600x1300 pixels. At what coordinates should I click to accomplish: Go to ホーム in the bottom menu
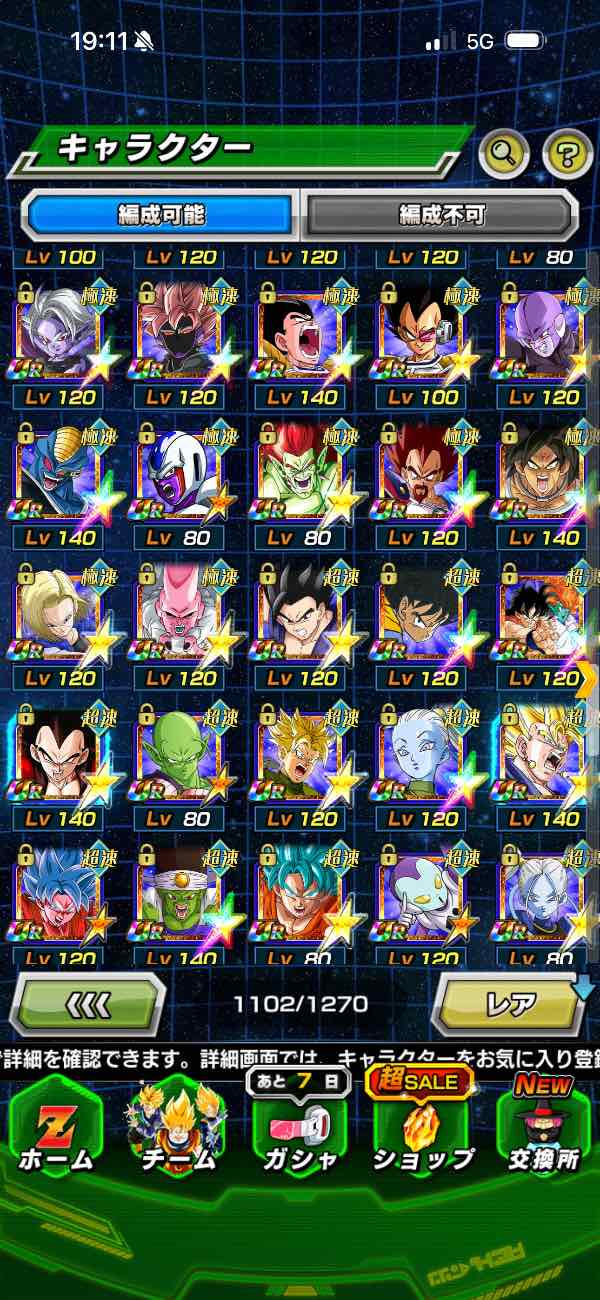[x=57, y=1125]
